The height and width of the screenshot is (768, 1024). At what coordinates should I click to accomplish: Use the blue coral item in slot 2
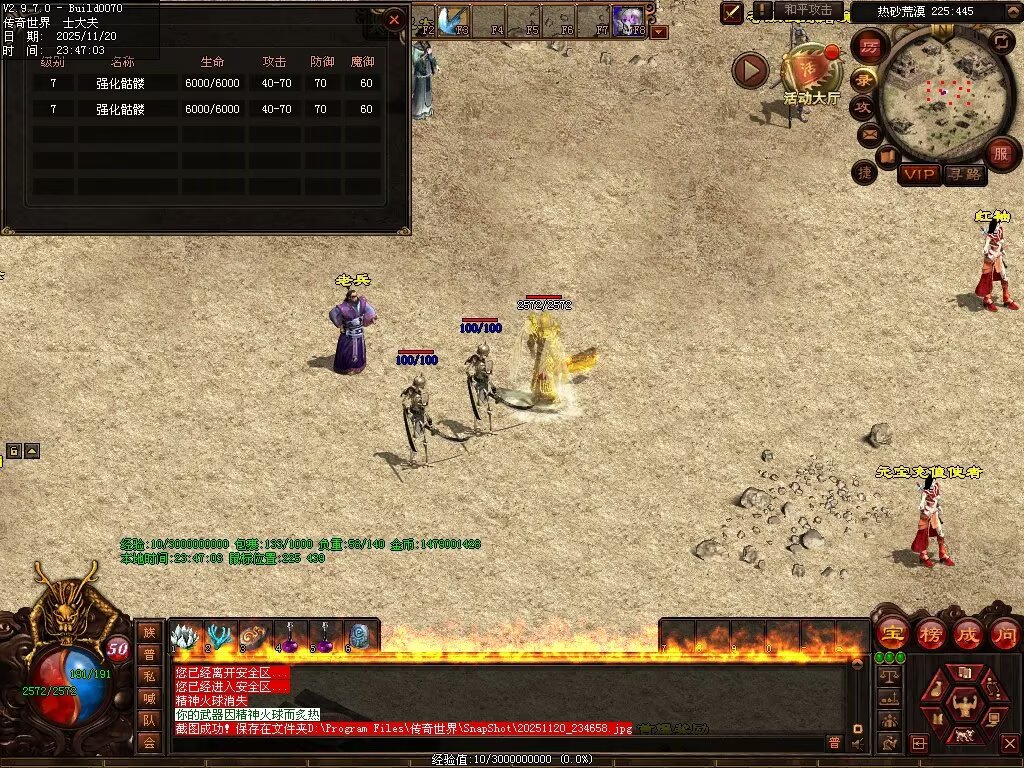[221, 638]
